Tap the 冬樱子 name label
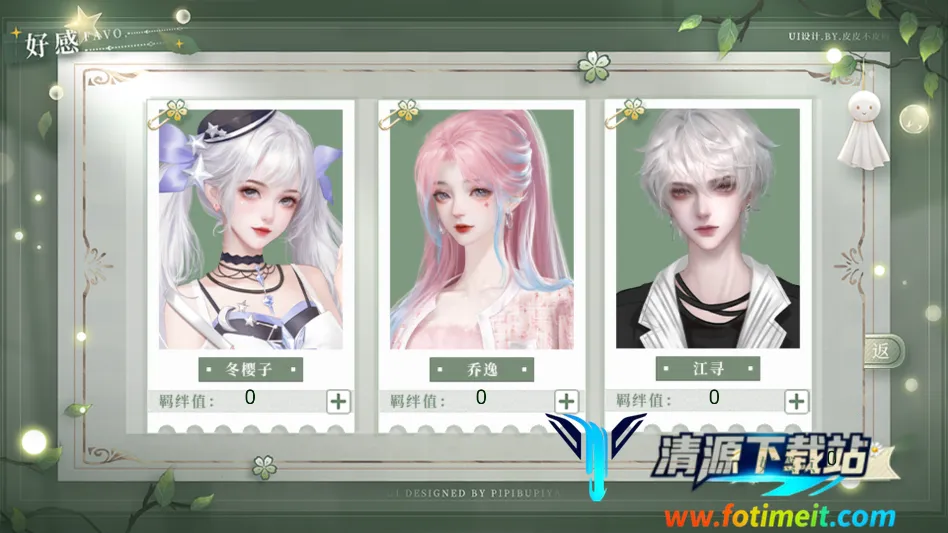The height and width of the screenshot is (533, 948). coord(250,369)
